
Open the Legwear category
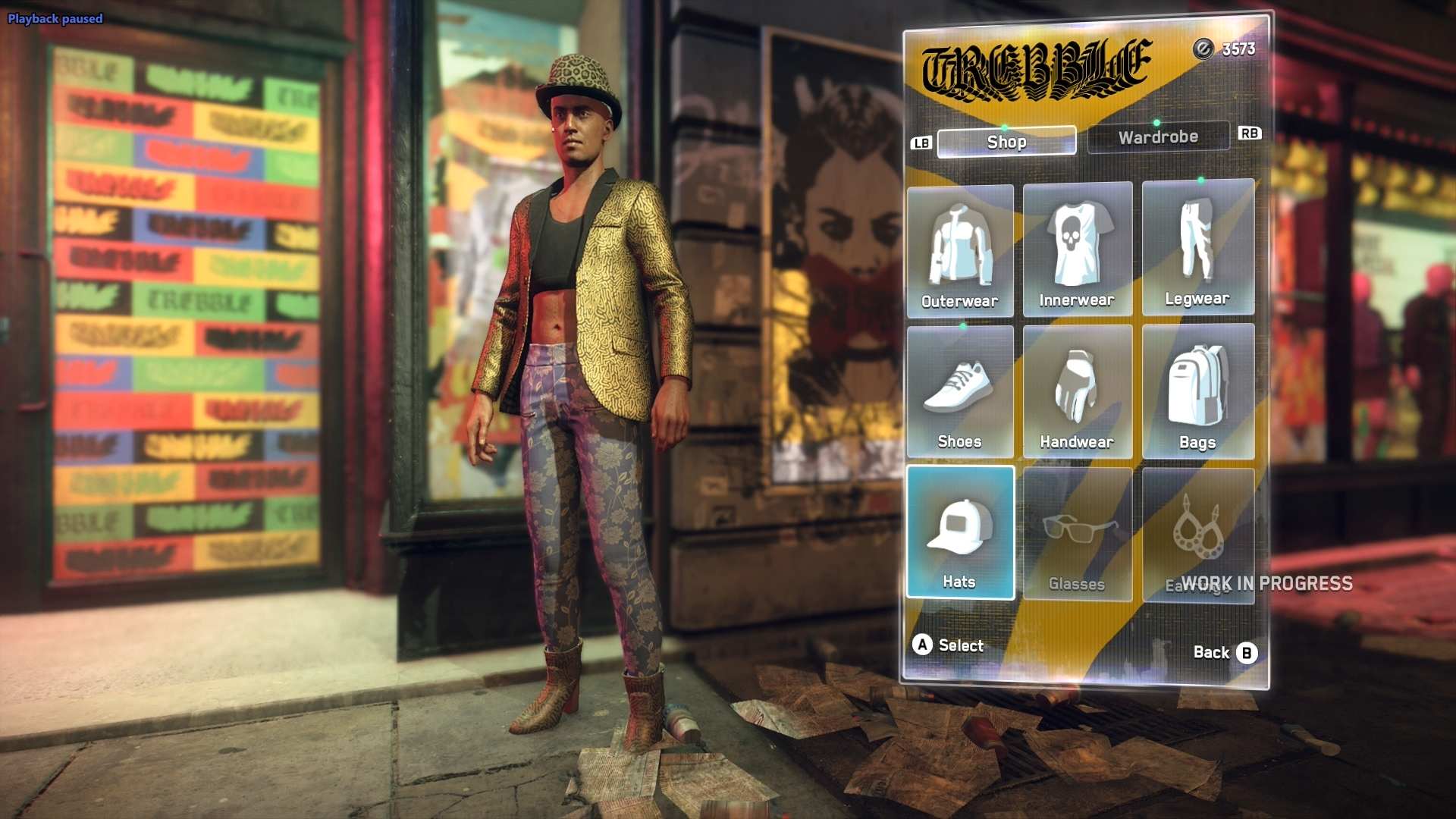pyautogui.click(x=1197, y=248)
